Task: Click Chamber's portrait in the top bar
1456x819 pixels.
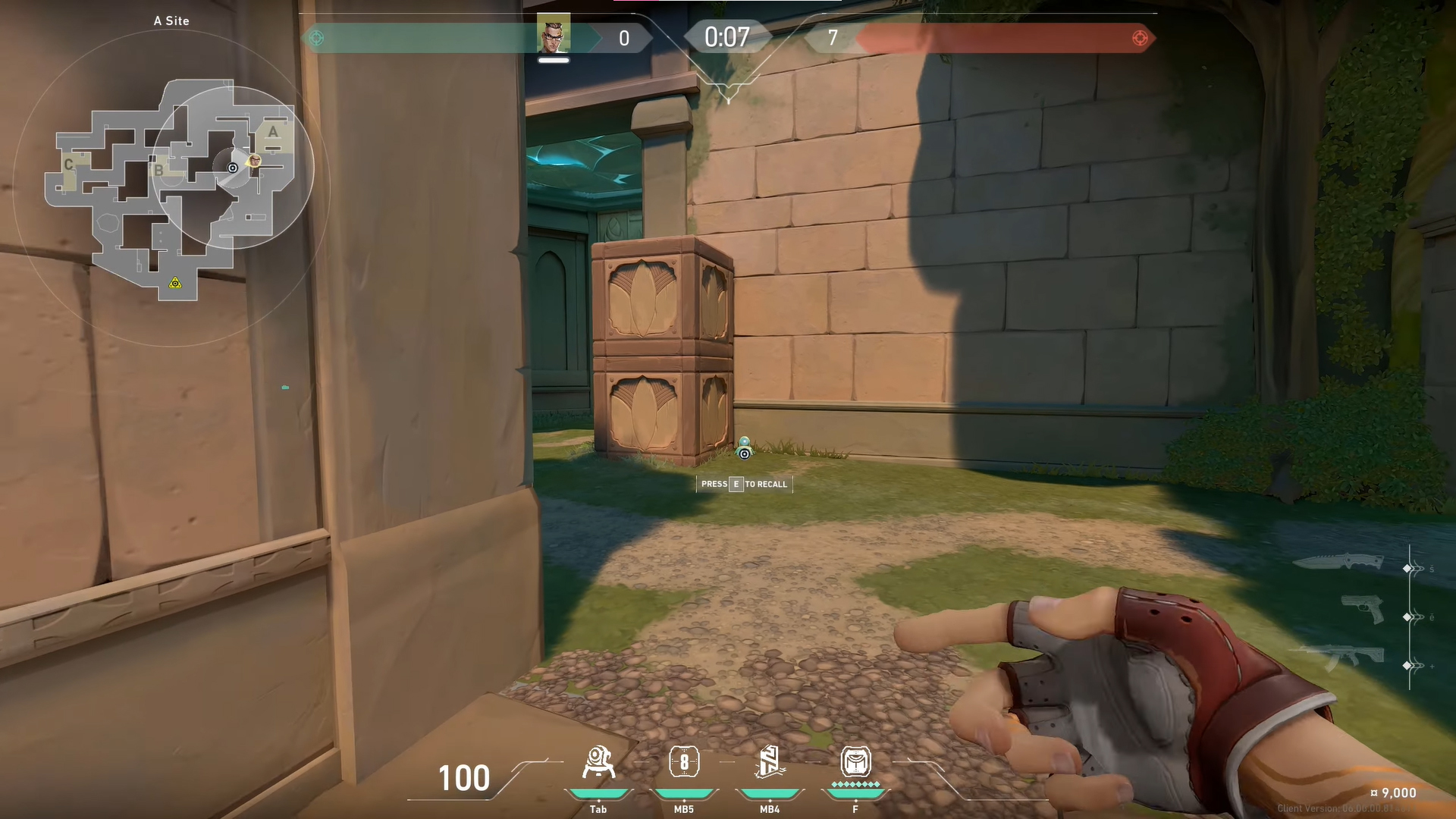Action: 554,35
